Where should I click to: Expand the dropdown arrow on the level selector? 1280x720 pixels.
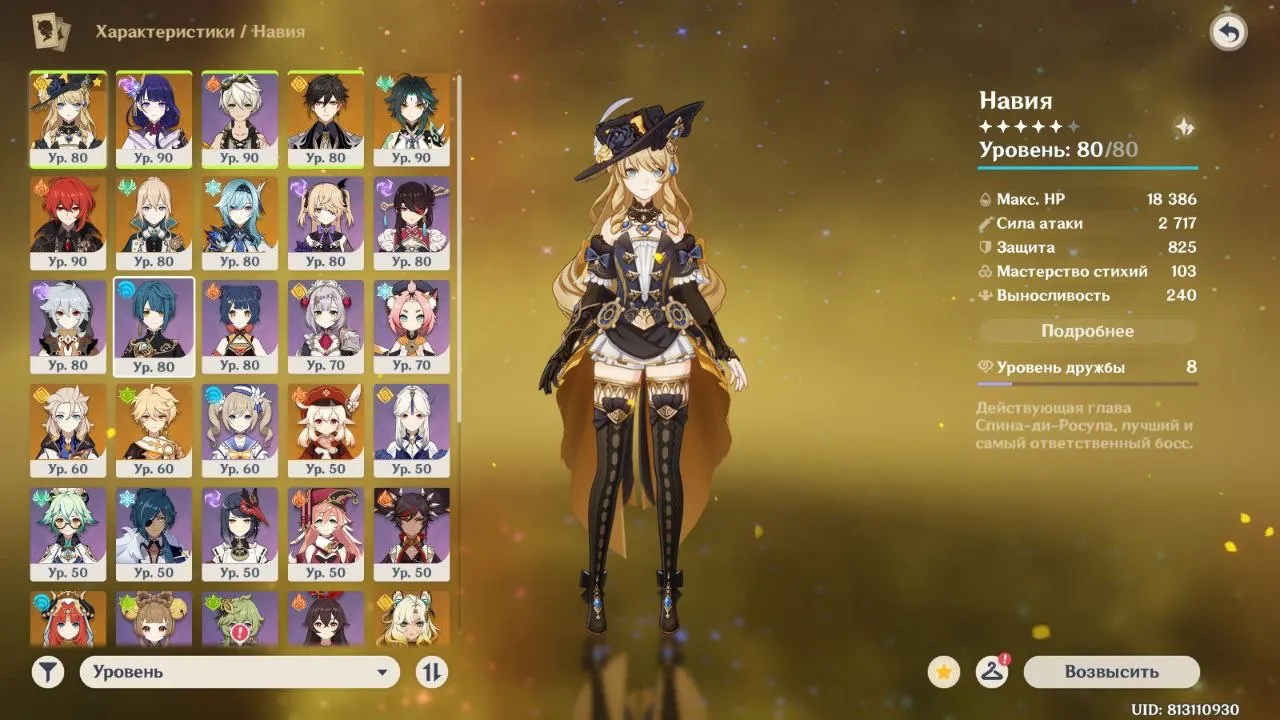[383, 672]
